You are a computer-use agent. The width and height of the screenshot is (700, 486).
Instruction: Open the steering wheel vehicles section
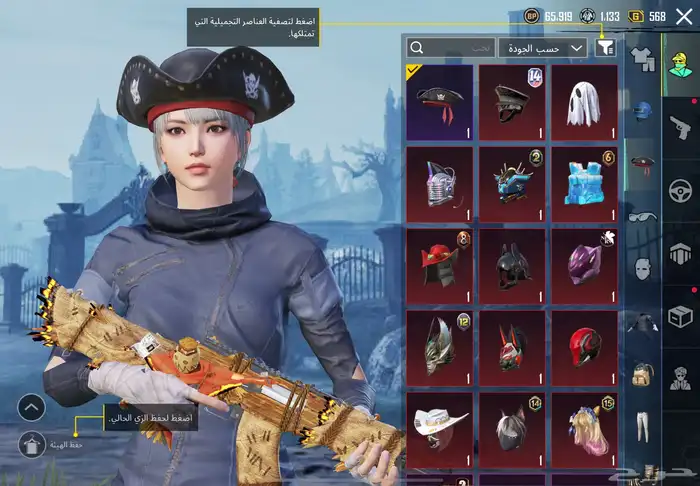[680, 187]
